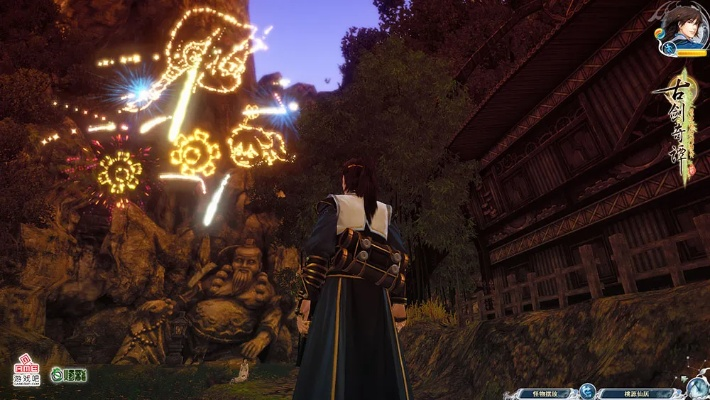
Task: Toggle the round blue swap arrows button
Action: [x=588, y=392]
